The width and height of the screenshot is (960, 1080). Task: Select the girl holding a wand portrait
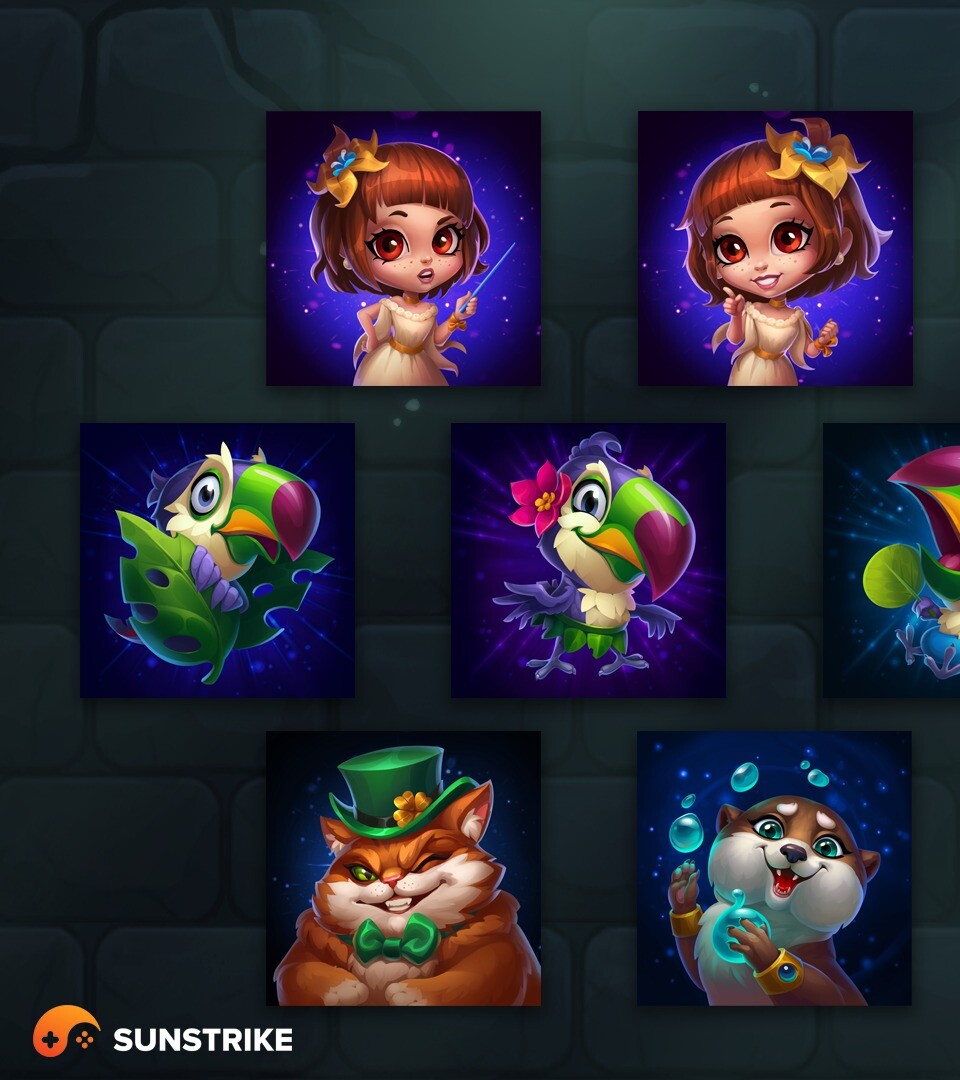click(403, 248)
